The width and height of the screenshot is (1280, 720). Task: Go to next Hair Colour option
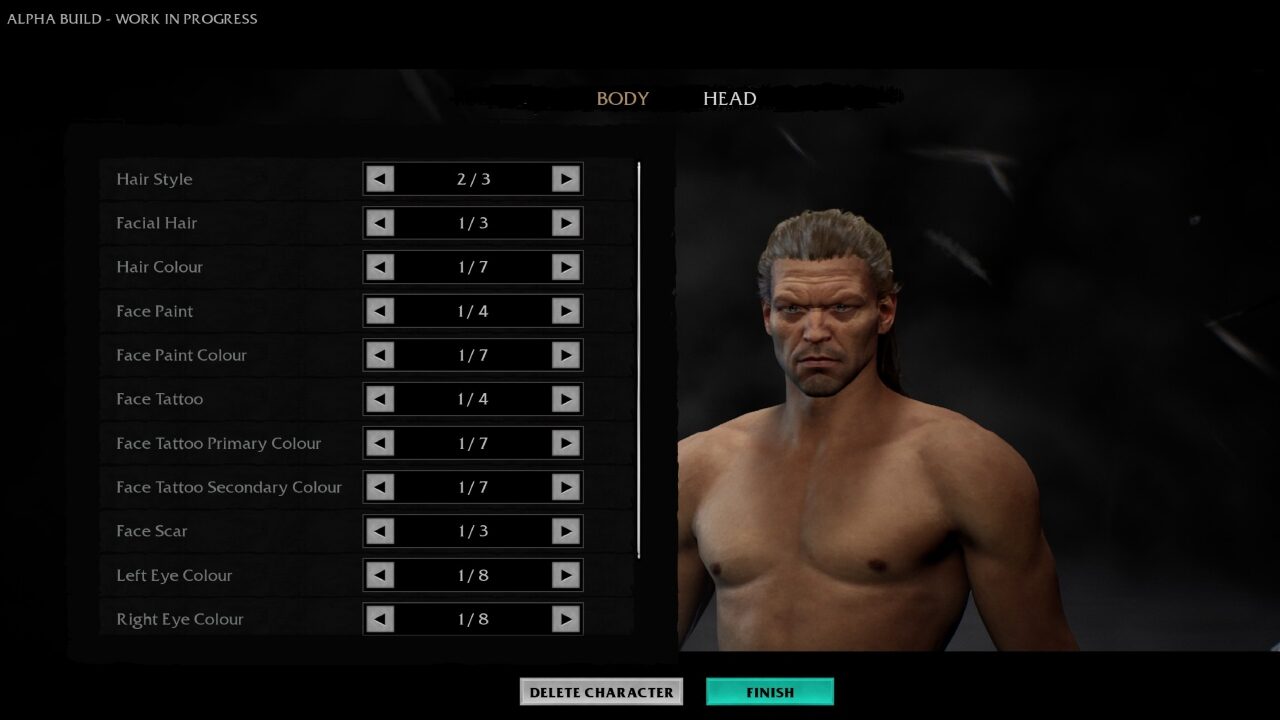[566, 267]
